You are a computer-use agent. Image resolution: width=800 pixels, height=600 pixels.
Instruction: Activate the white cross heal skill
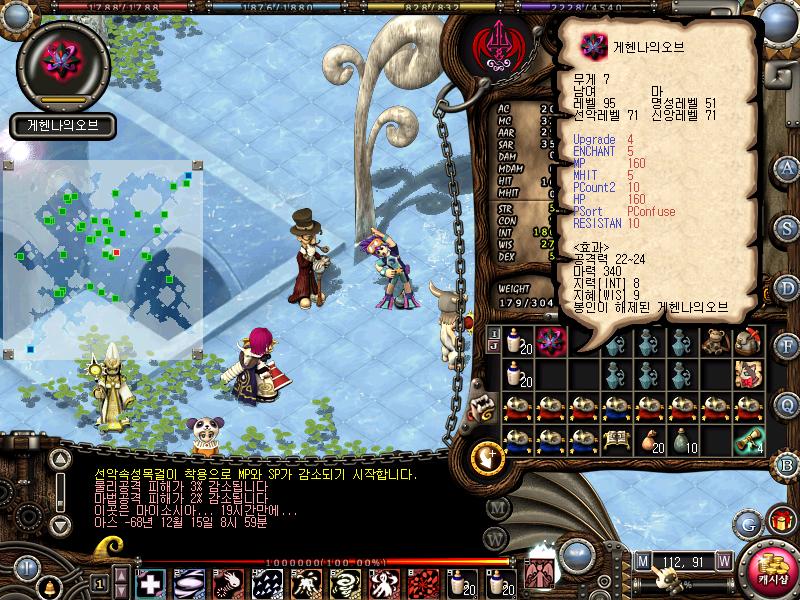click(x=150, y=582)
